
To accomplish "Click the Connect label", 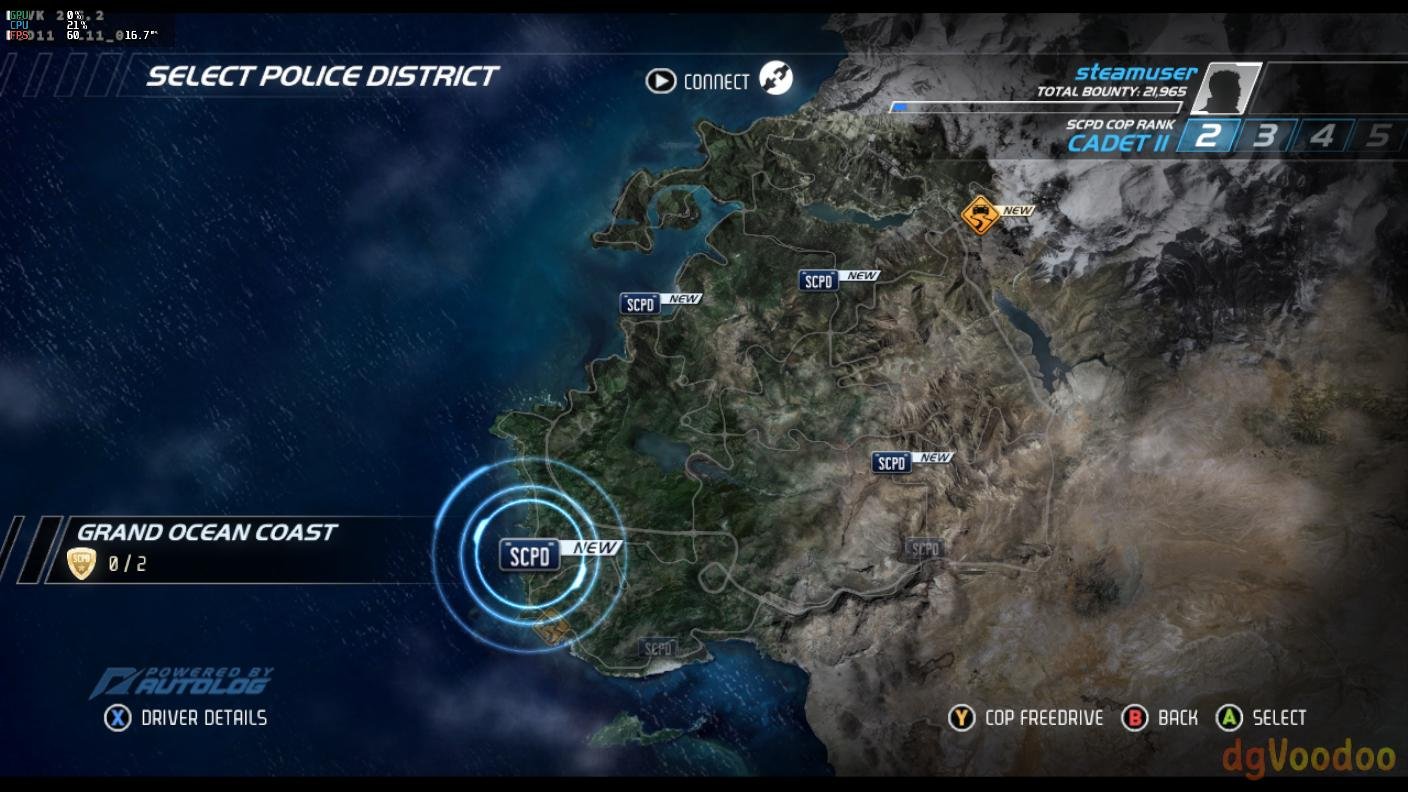I will coord(716,81).
